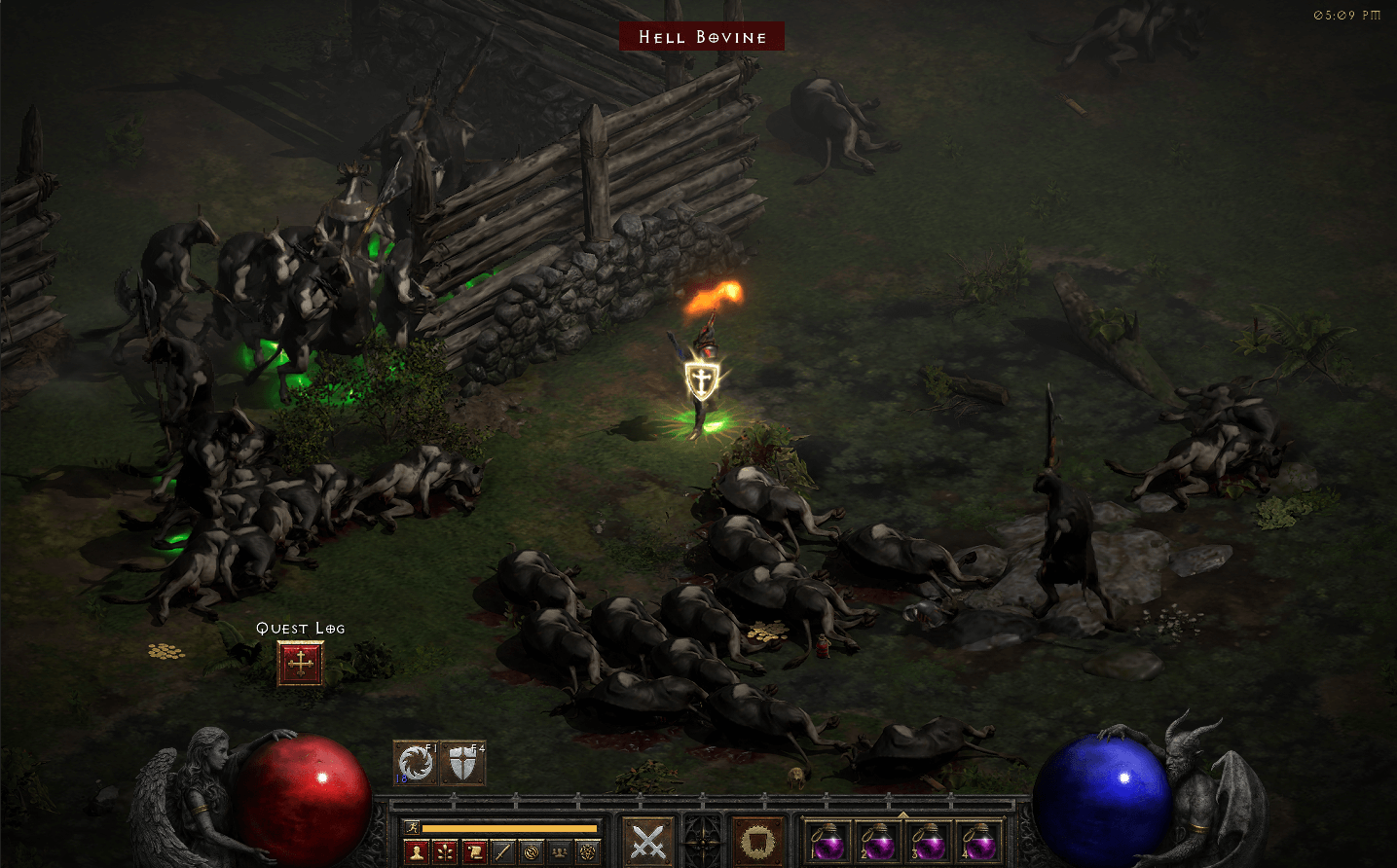Pick up the gold pile near the Quest Log
Screen dimensions: 1397x868
pyautogui.click(x=165, y=651)
